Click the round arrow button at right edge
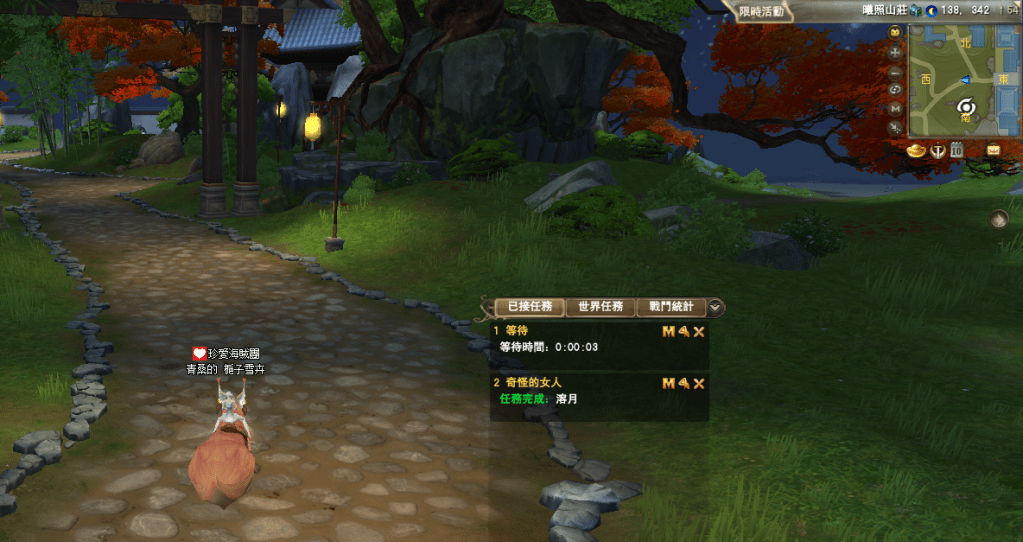Image resolution: width=1023 pixels, height=542 pixels. click(999, 218)
